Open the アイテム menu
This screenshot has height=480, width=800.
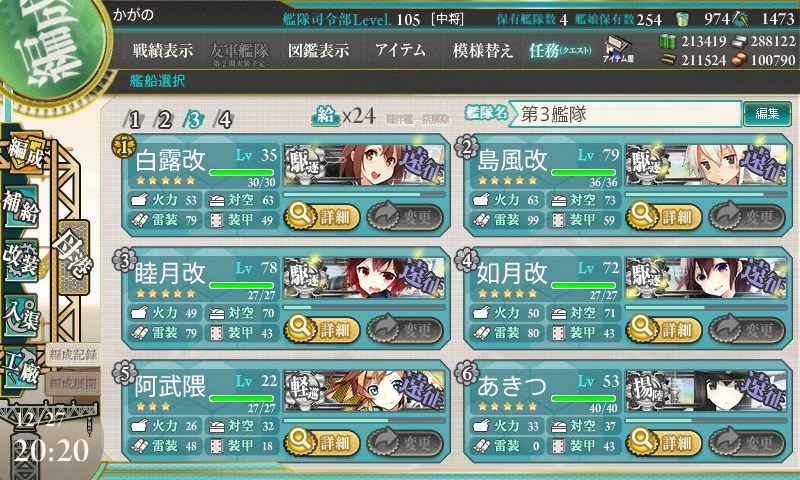click(x=399, y=51)
